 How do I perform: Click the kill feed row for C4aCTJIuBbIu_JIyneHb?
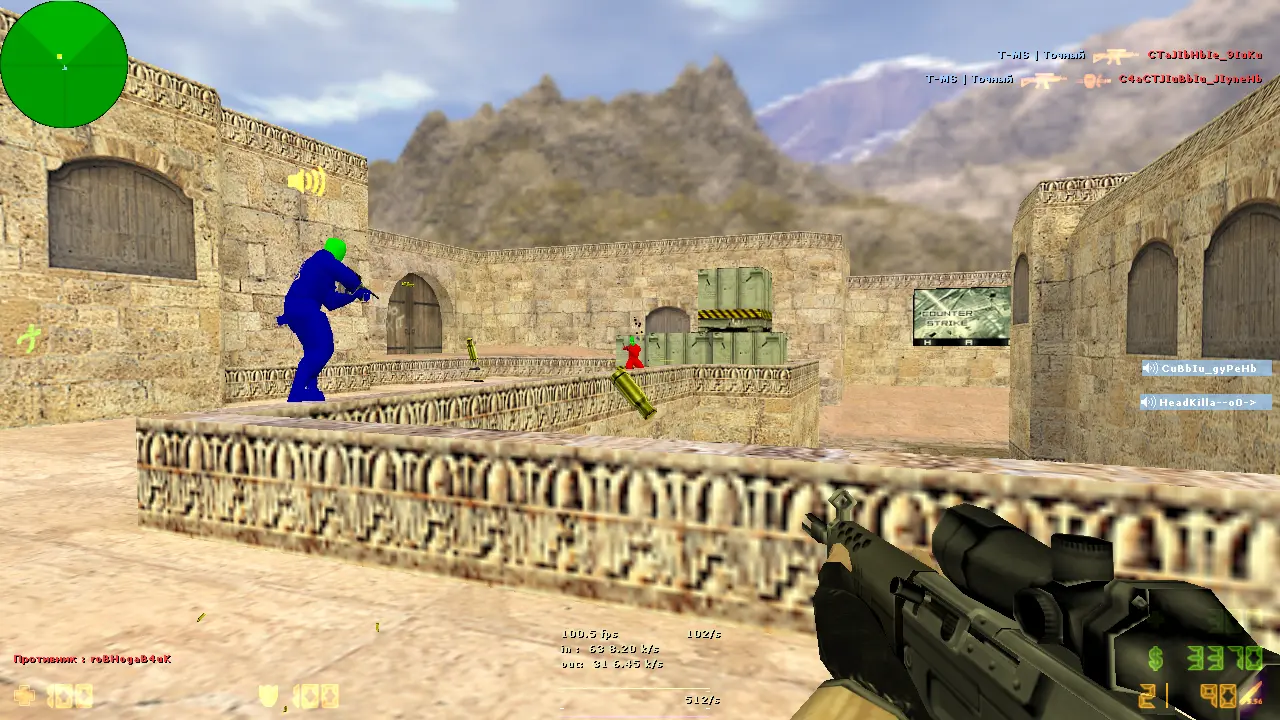pyautogui.click(x=1094, y=78)
